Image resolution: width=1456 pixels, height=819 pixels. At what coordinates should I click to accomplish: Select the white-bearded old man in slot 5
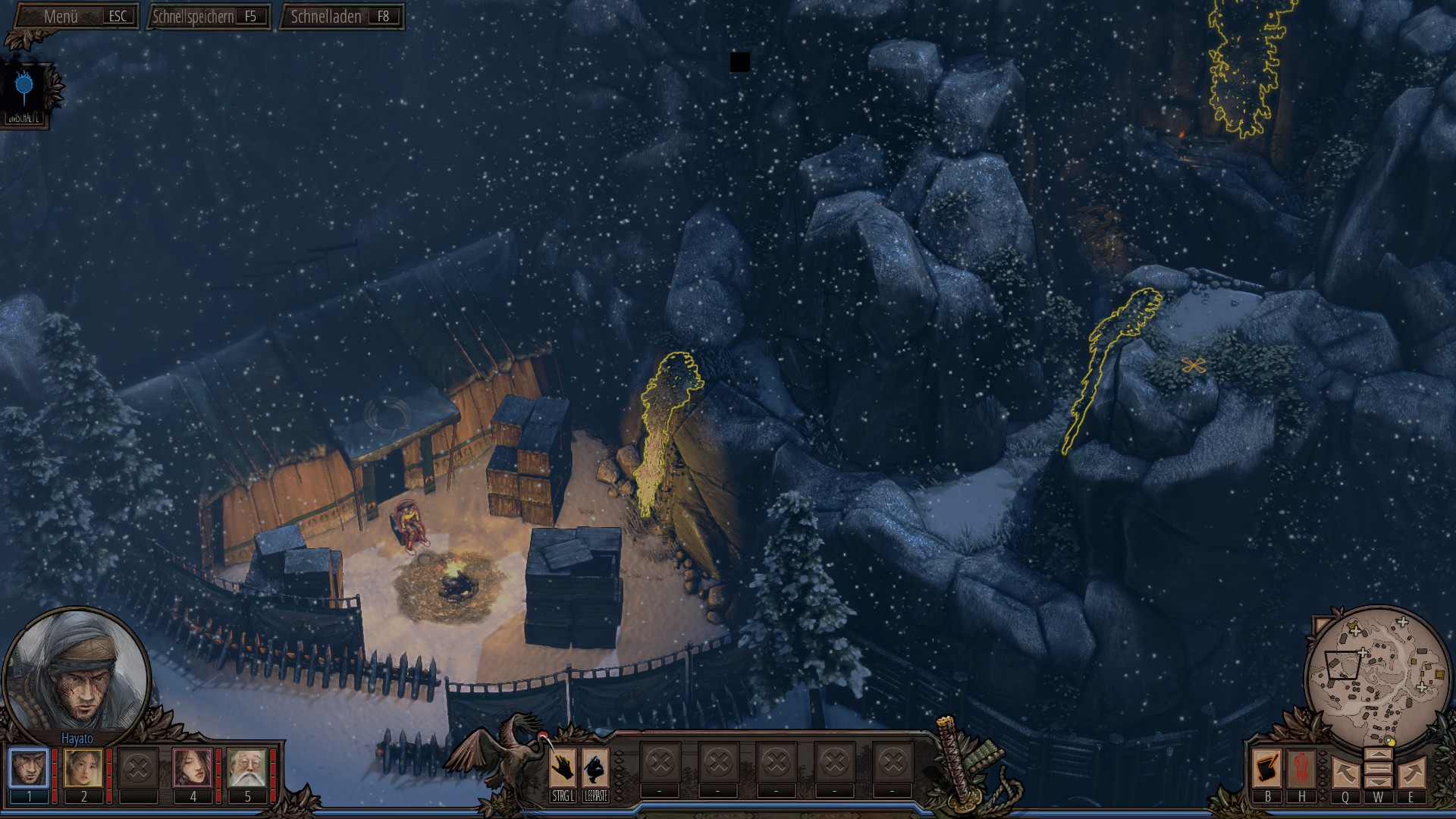(247, 768)
